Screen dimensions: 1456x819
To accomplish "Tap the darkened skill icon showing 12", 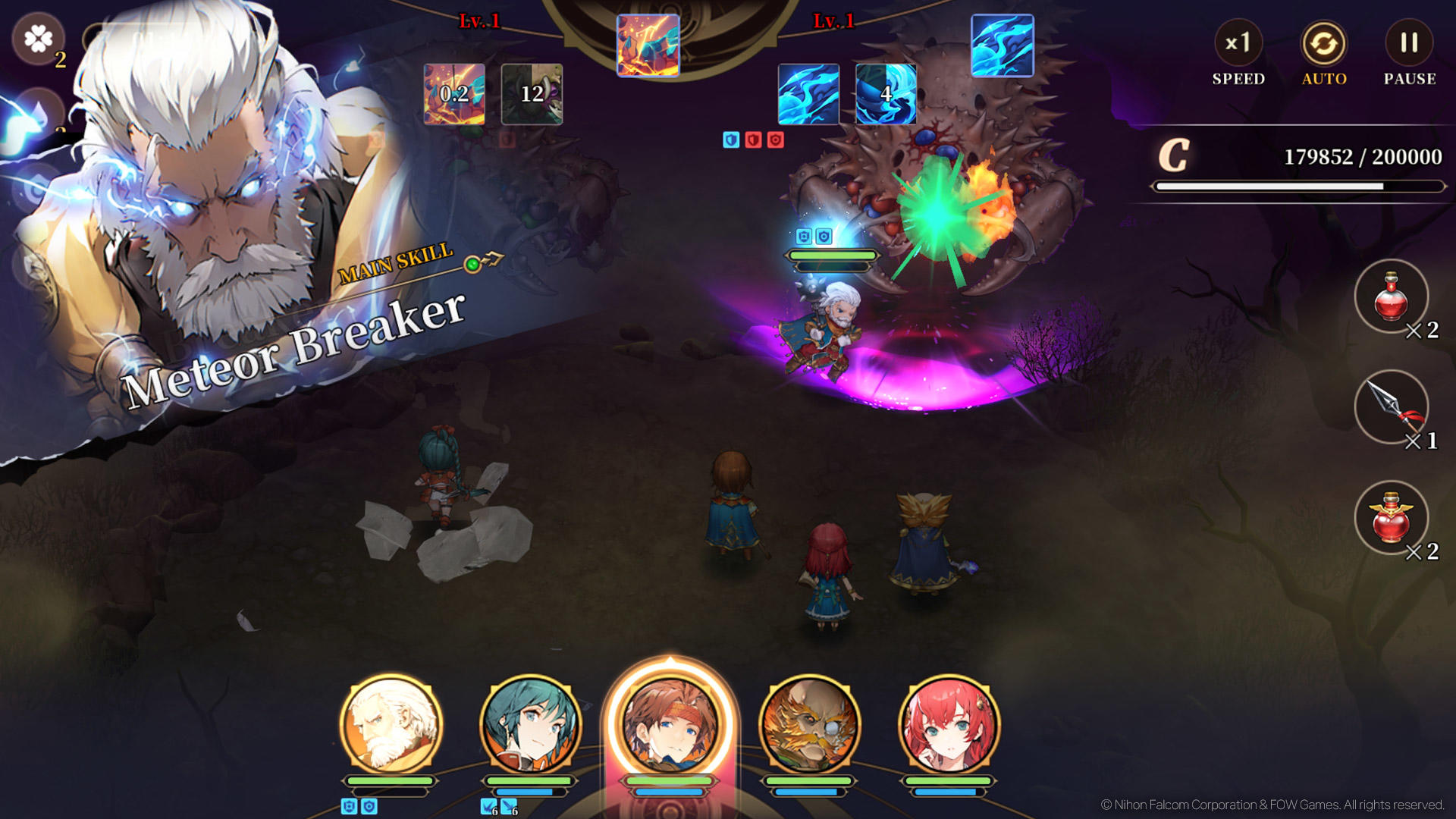I will (532, 94).
